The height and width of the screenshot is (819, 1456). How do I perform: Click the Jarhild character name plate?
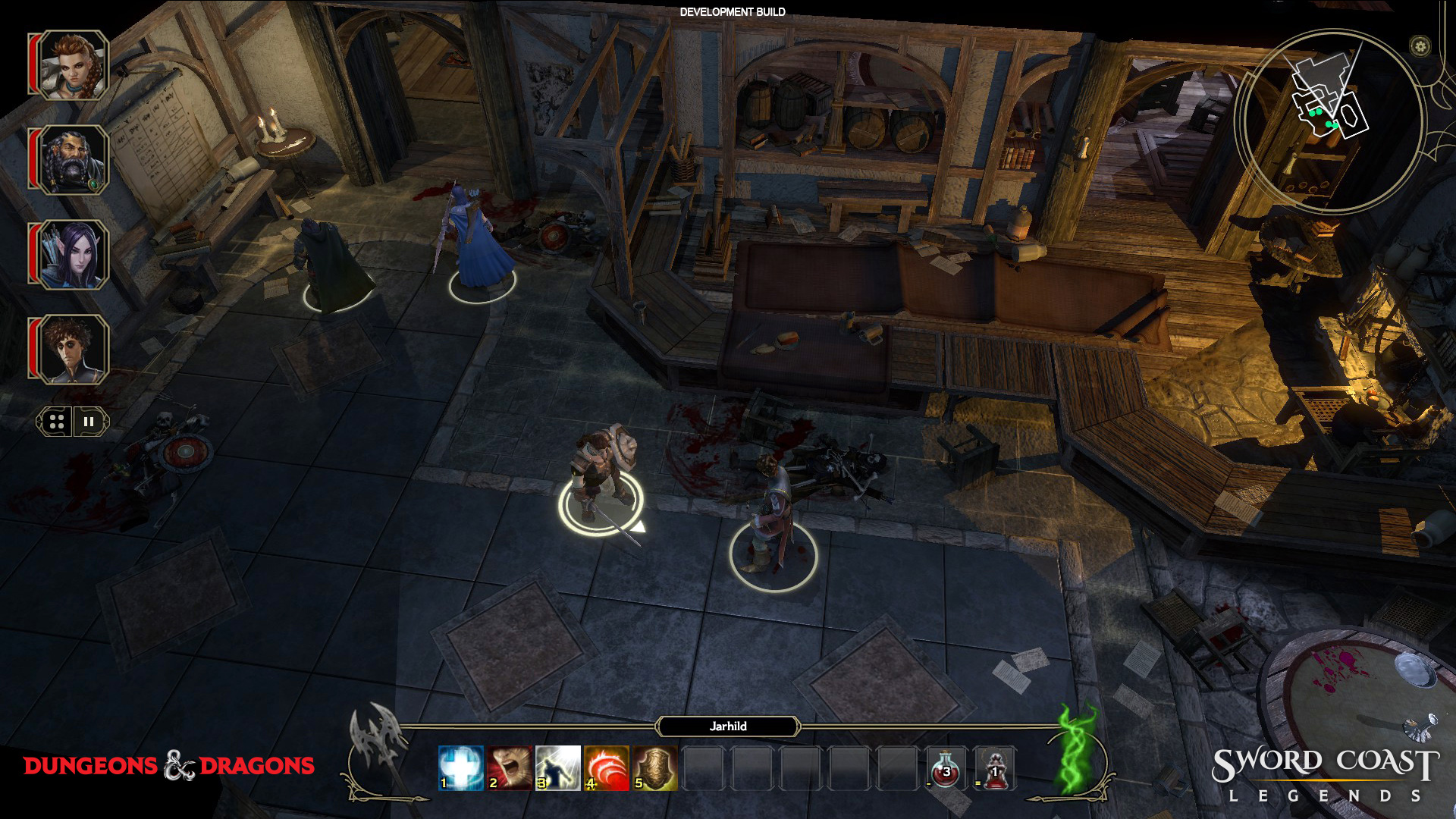point(728,726)
